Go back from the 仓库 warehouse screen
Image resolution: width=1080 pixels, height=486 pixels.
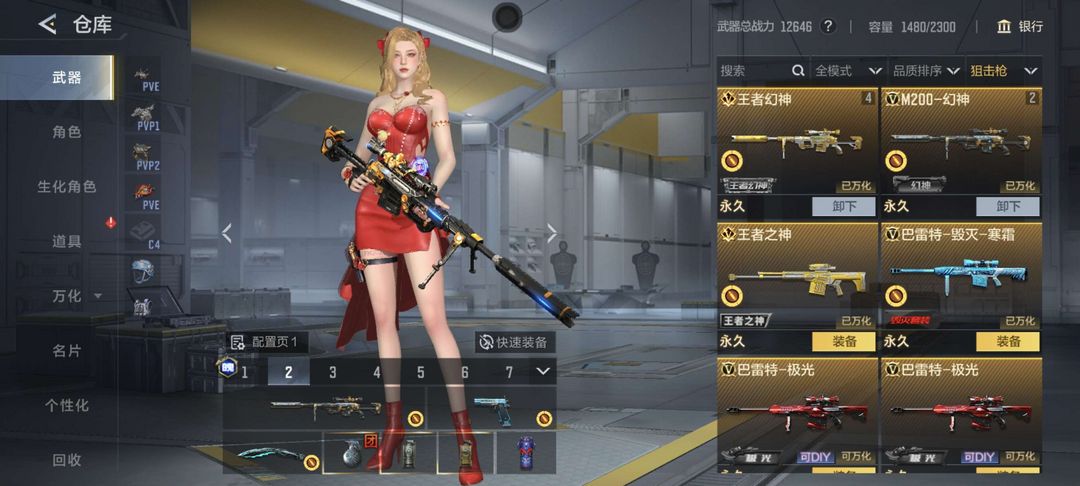(47, 25)
